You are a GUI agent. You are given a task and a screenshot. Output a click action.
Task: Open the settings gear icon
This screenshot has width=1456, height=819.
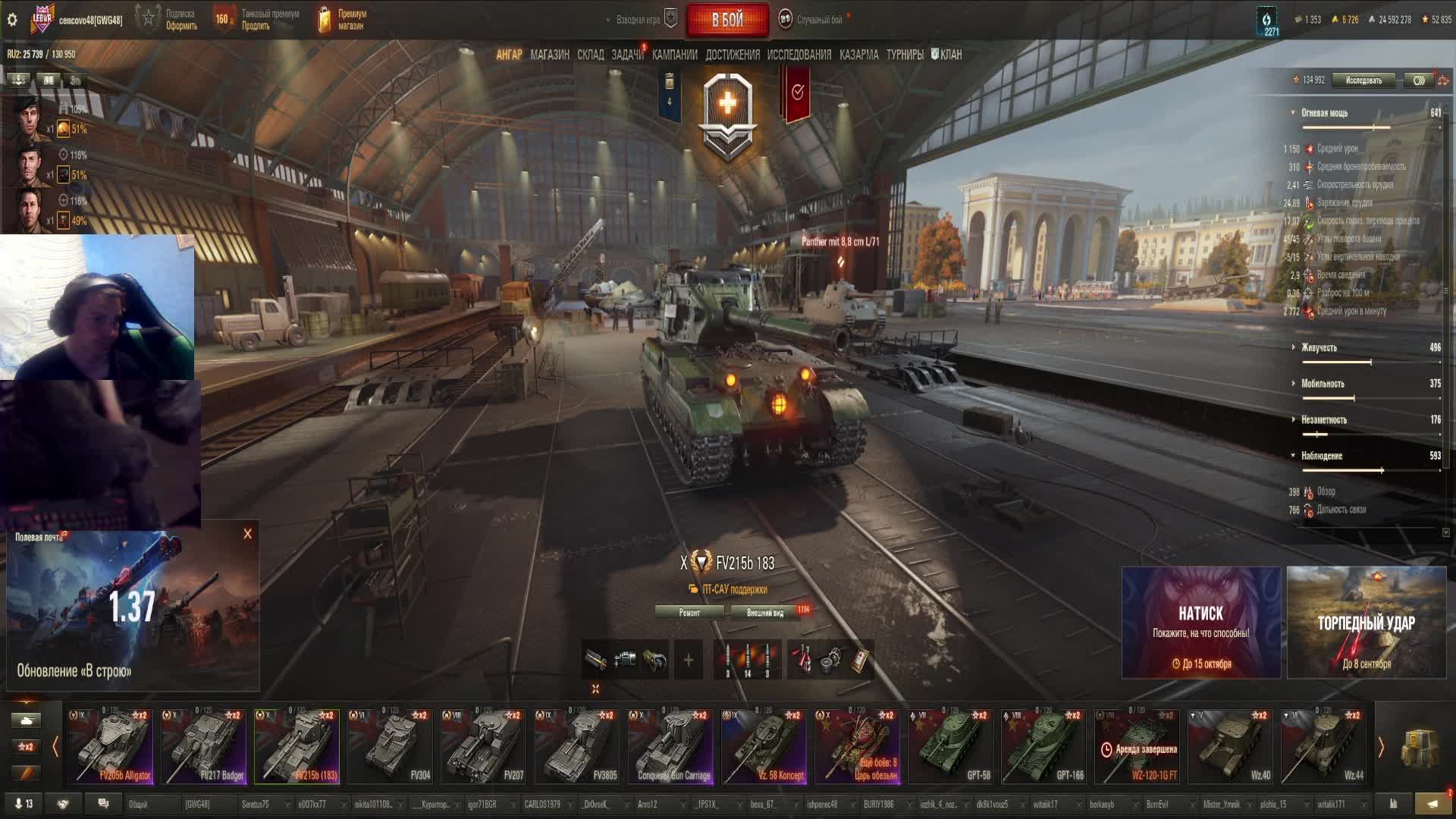[x=12, y=20]
